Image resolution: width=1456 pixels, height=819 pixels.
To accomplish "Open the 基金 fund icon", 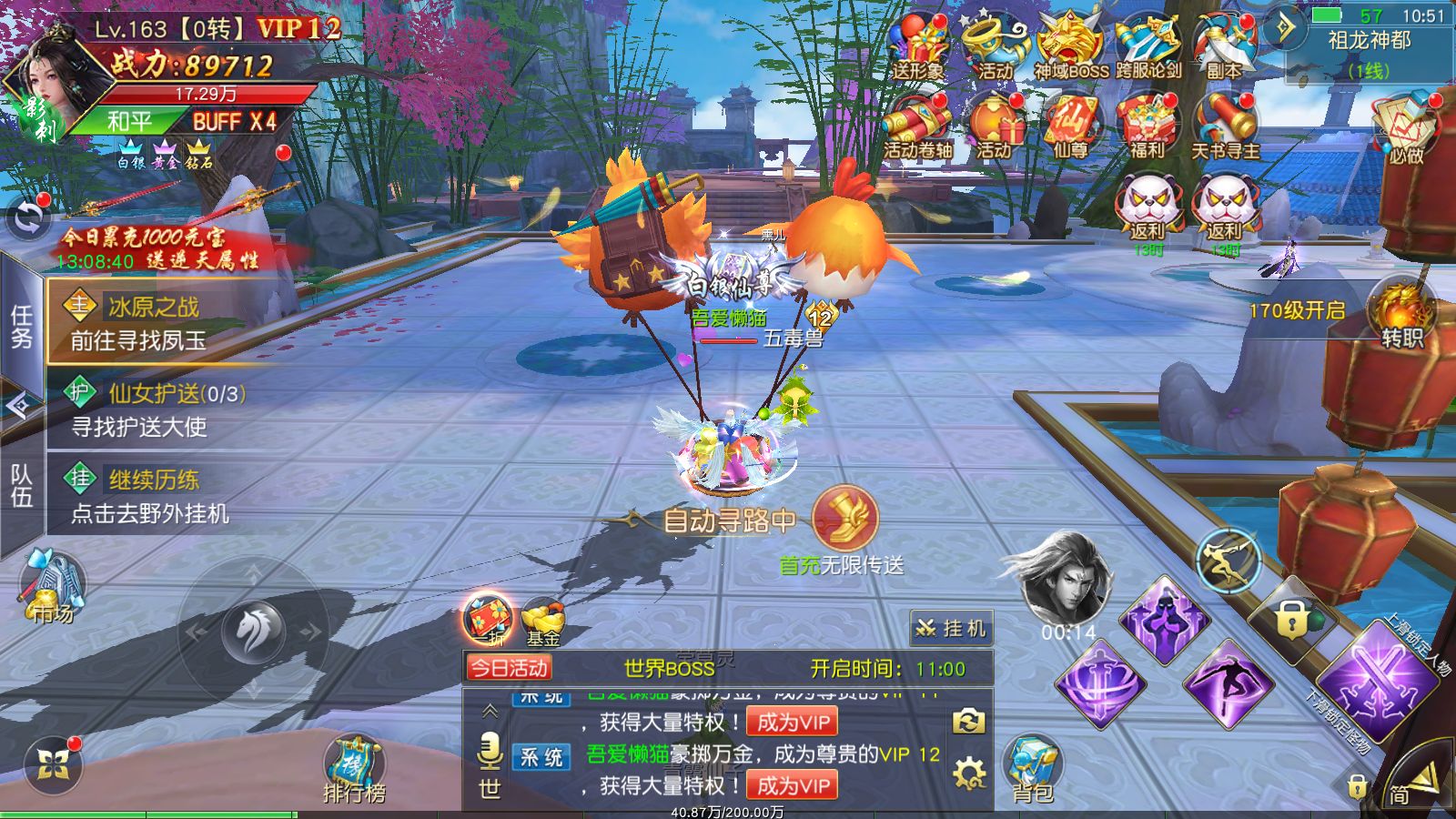I will [543, 622].
